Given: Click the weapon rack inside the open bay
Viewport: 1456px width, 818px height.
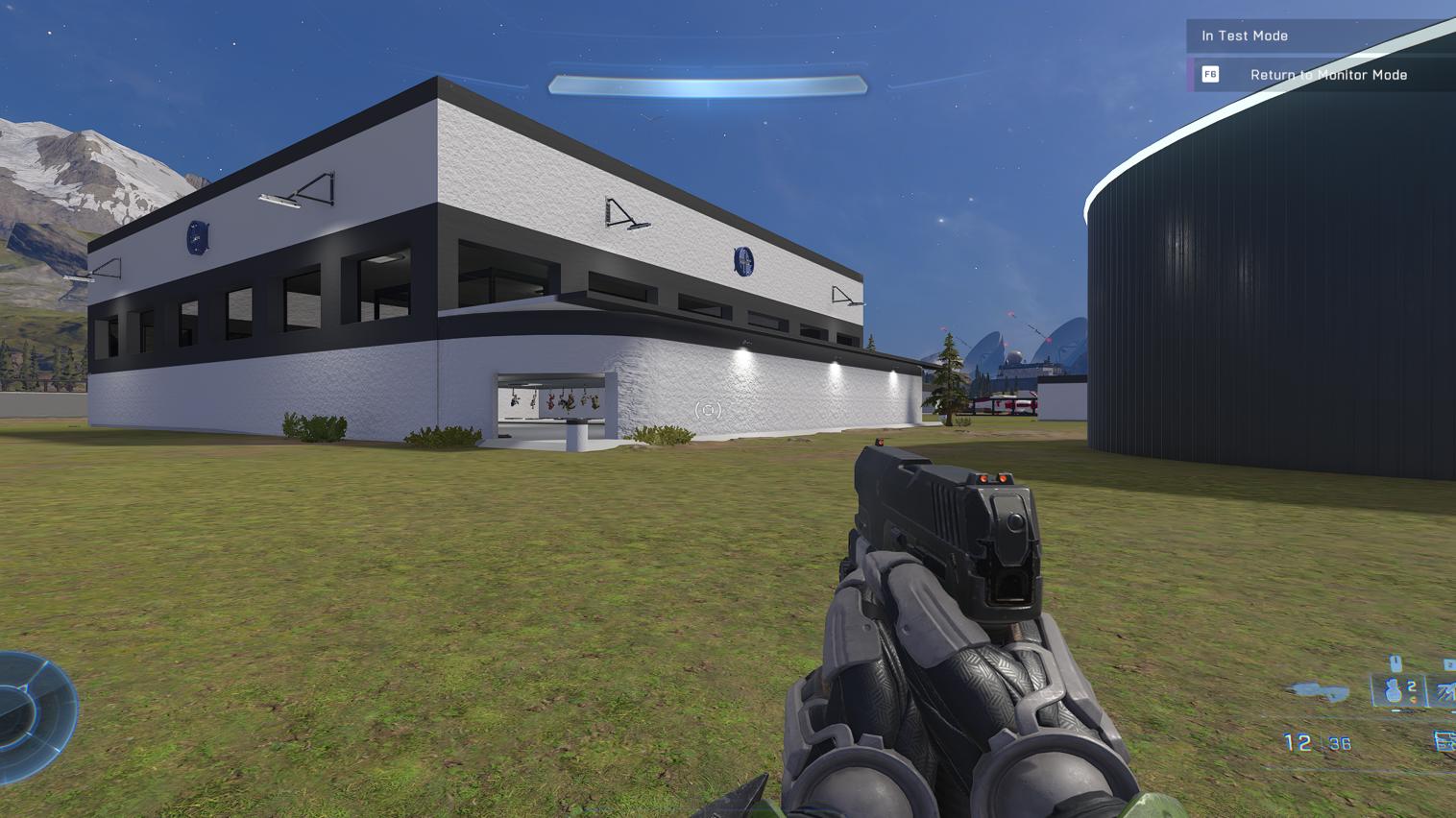Looking at the screenshot, I should click(x=552, y=403).
